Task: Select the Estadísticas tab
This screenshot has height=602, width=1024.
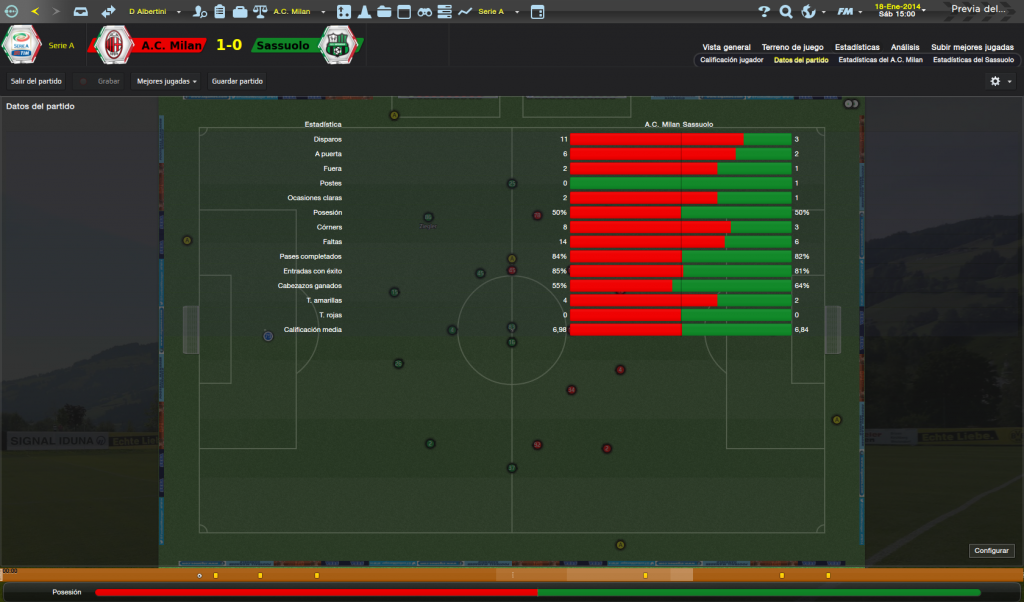Action: click(857, 47)
